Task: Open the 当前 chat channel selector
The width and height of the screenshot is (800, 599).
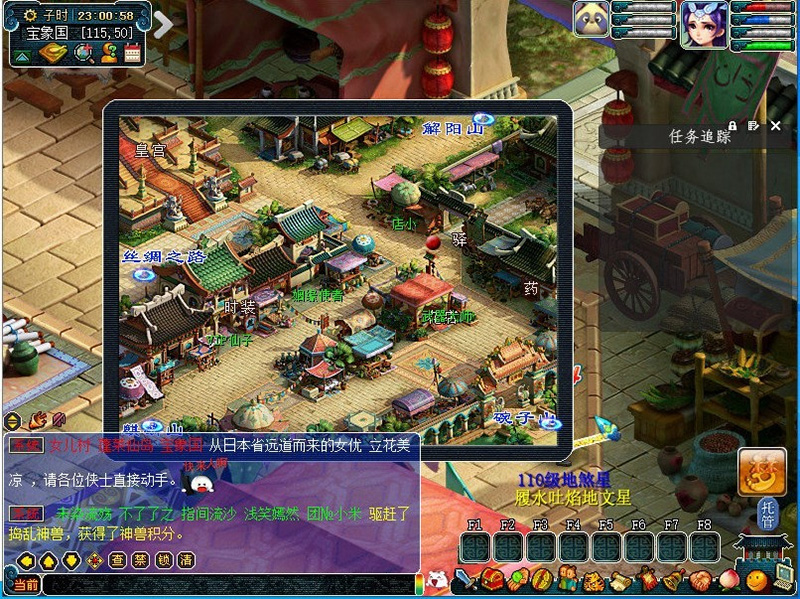Action: [x=25, y=585]
